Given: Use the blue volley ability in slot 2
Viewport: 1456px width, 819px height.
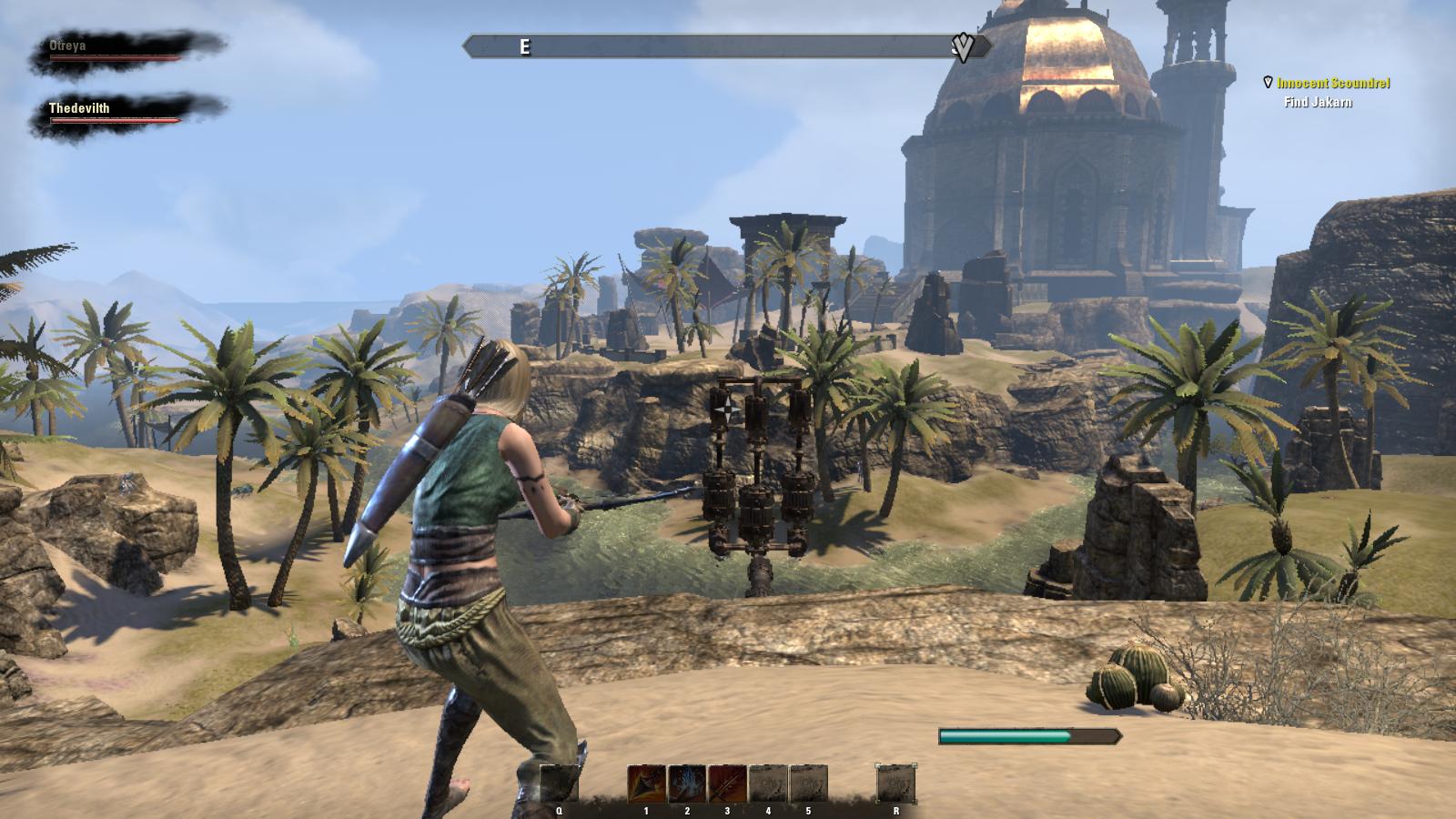Looking at the screenshot, I should pos(687,784).
